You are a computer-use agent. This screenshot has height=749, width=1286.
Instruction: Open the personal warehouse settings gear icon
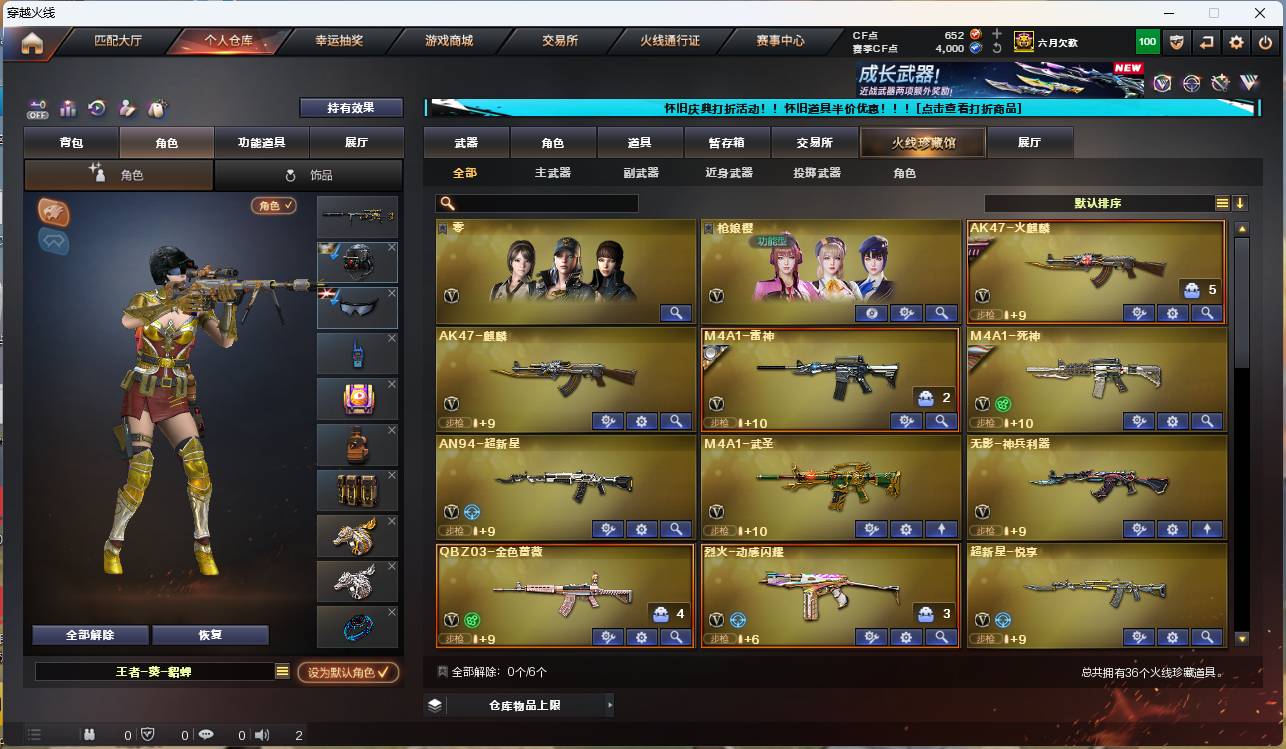pyautogui.click(x=1236, y=41)
